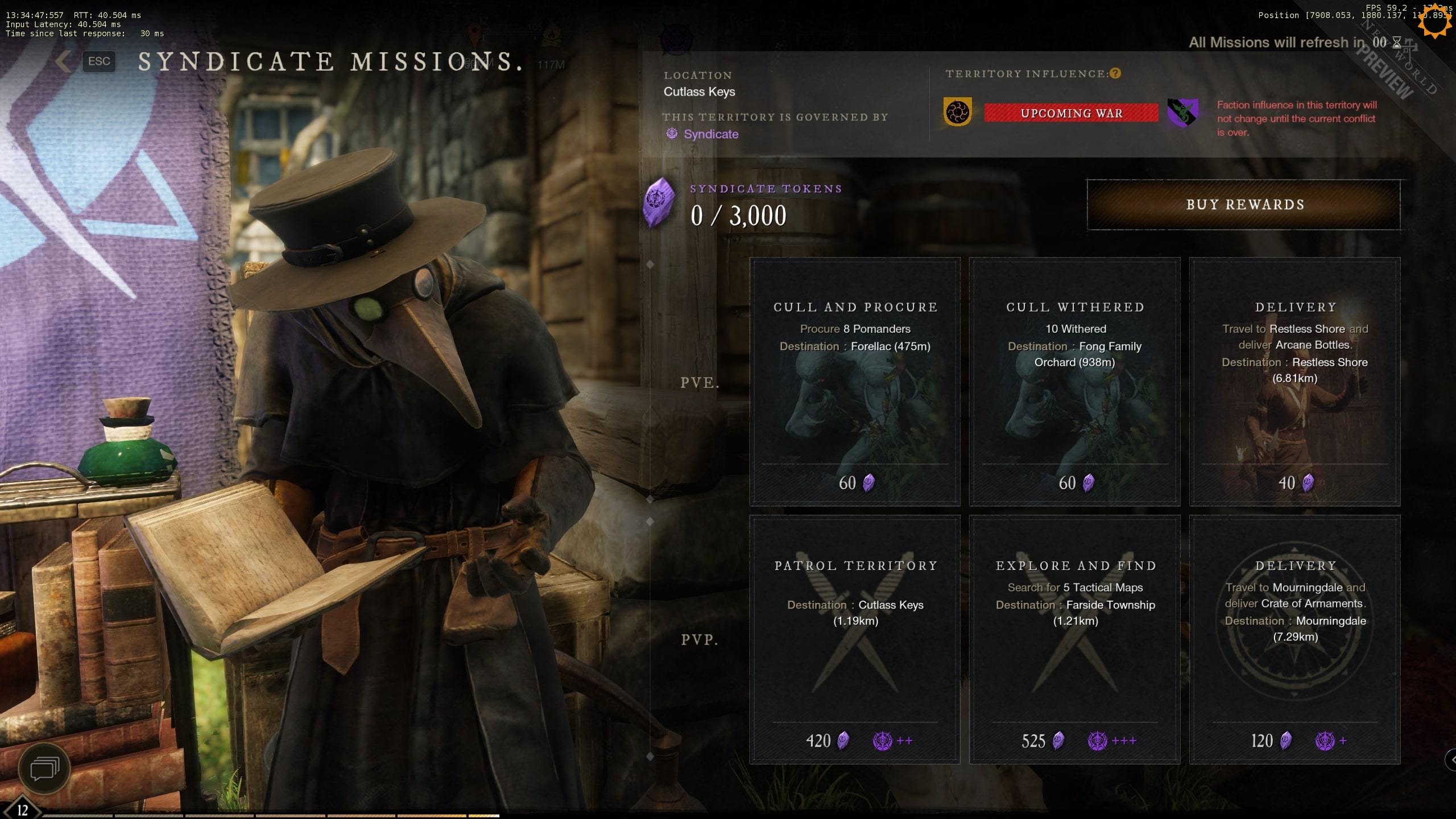
Task: Click the purple faction shield emblem
Action: (x=1182, y=112)
